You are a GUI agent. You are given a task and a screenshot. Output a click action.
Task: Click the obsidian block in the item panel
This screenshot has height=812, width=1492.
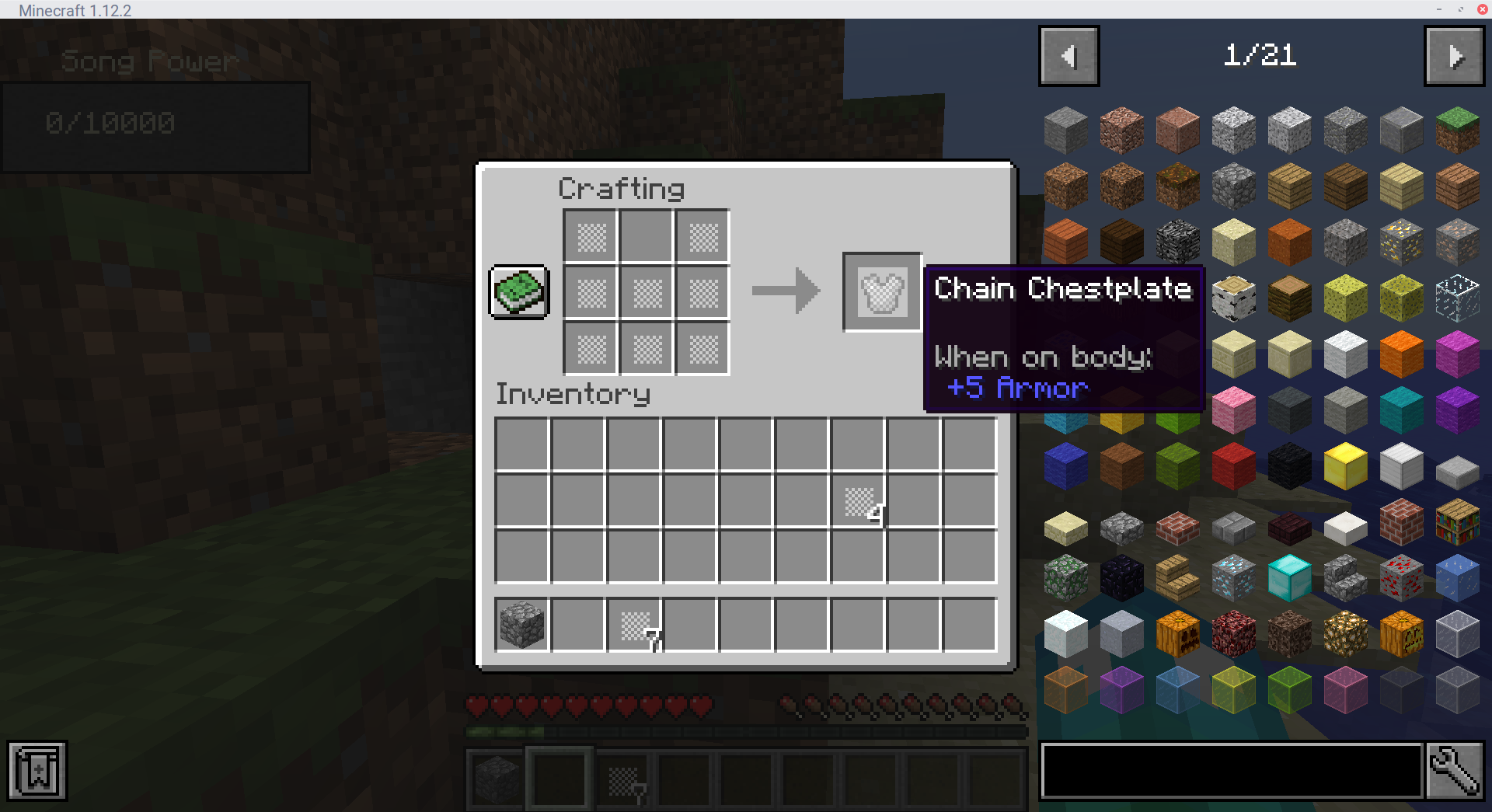point(1122,577)
